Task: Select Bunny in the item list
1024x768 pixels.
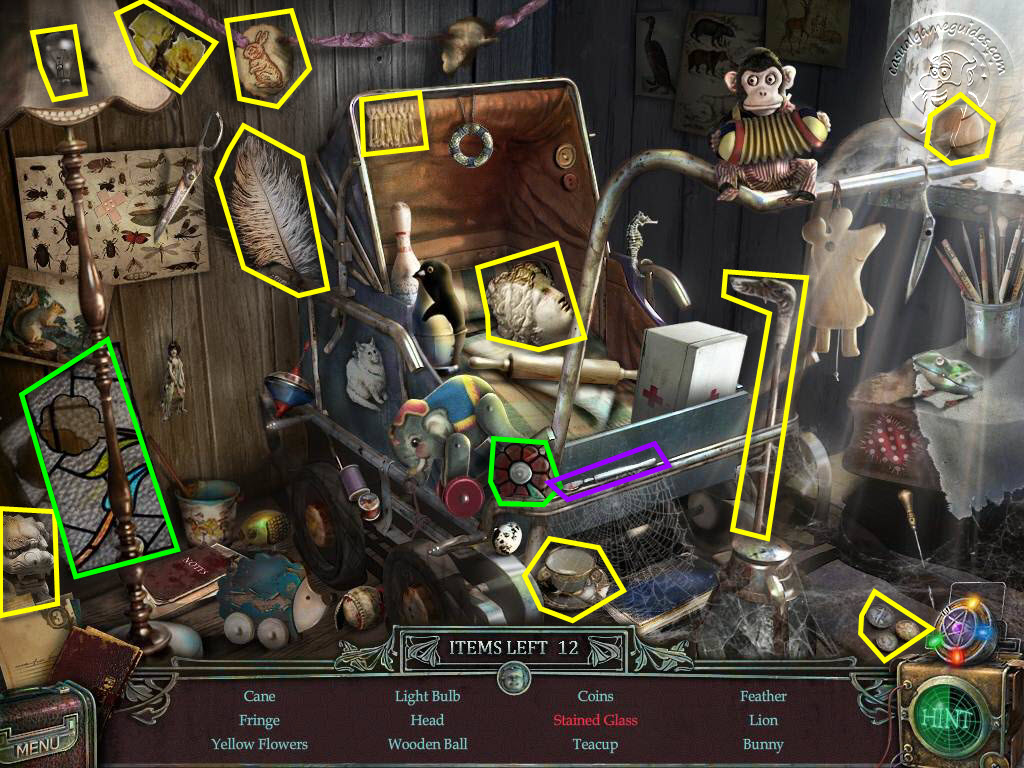Action: pos(763,744)
